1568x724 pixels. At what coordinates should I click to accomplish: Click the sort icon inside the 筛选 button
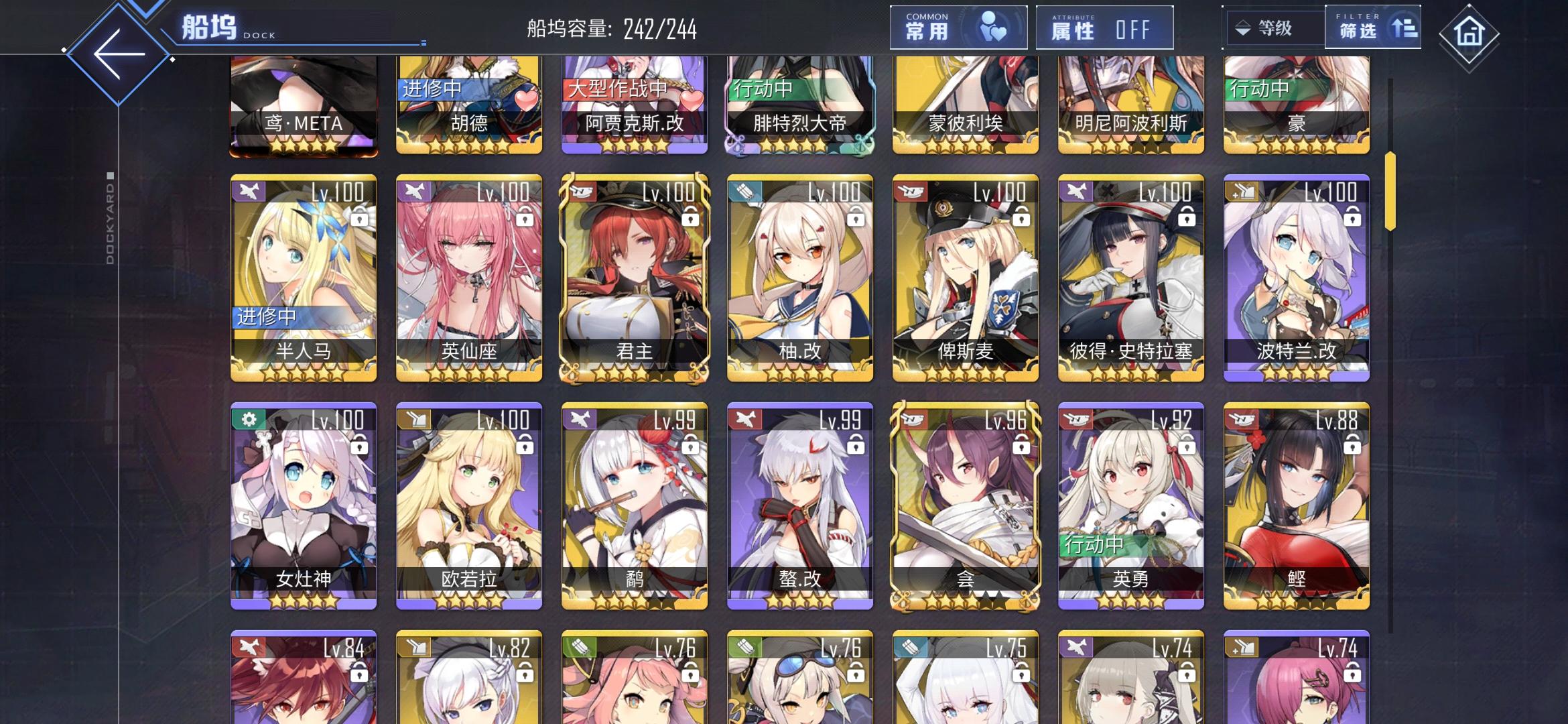(1404, 28)
